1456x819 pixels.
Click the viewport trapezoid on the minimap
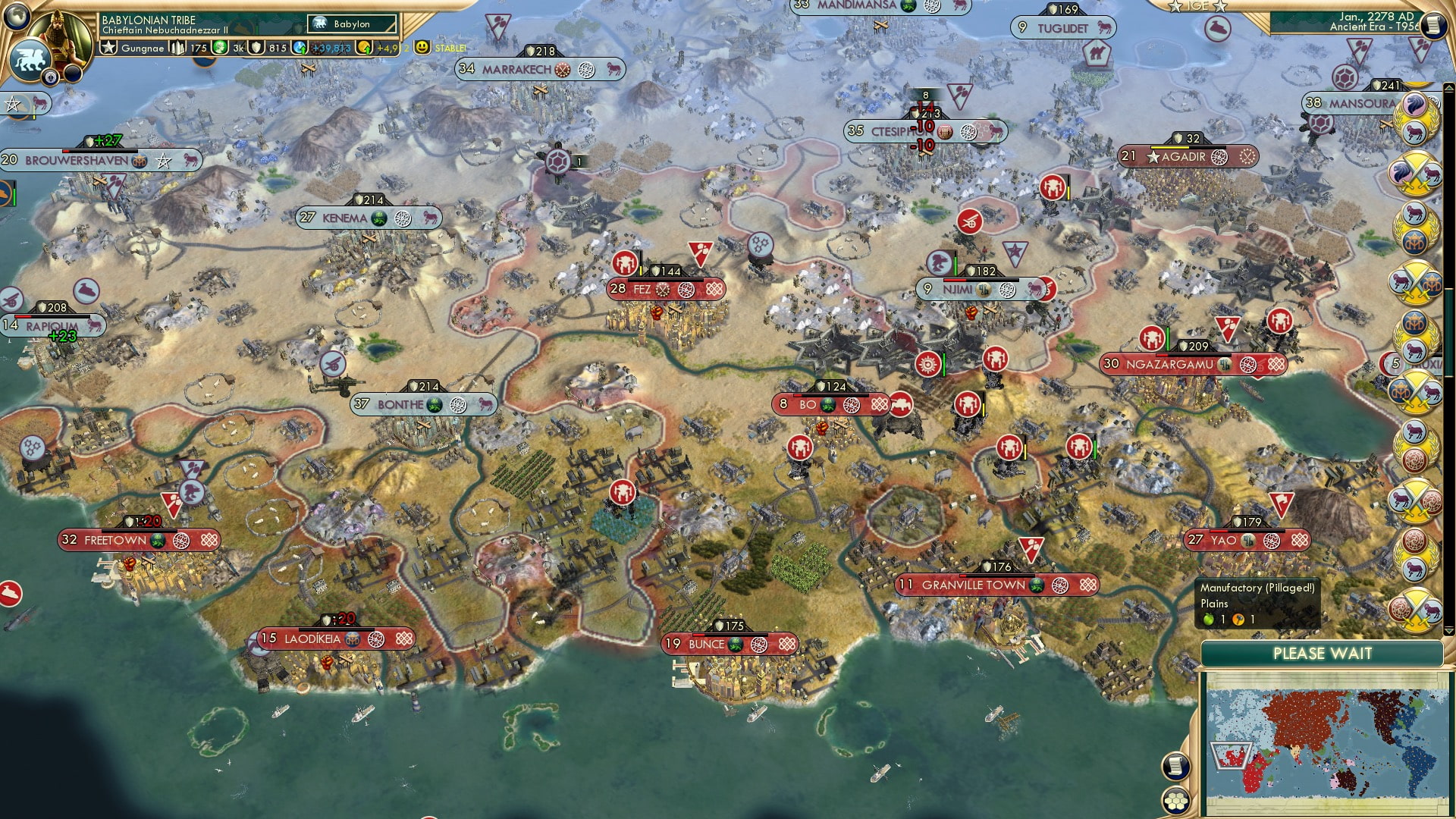[1230, 754]
